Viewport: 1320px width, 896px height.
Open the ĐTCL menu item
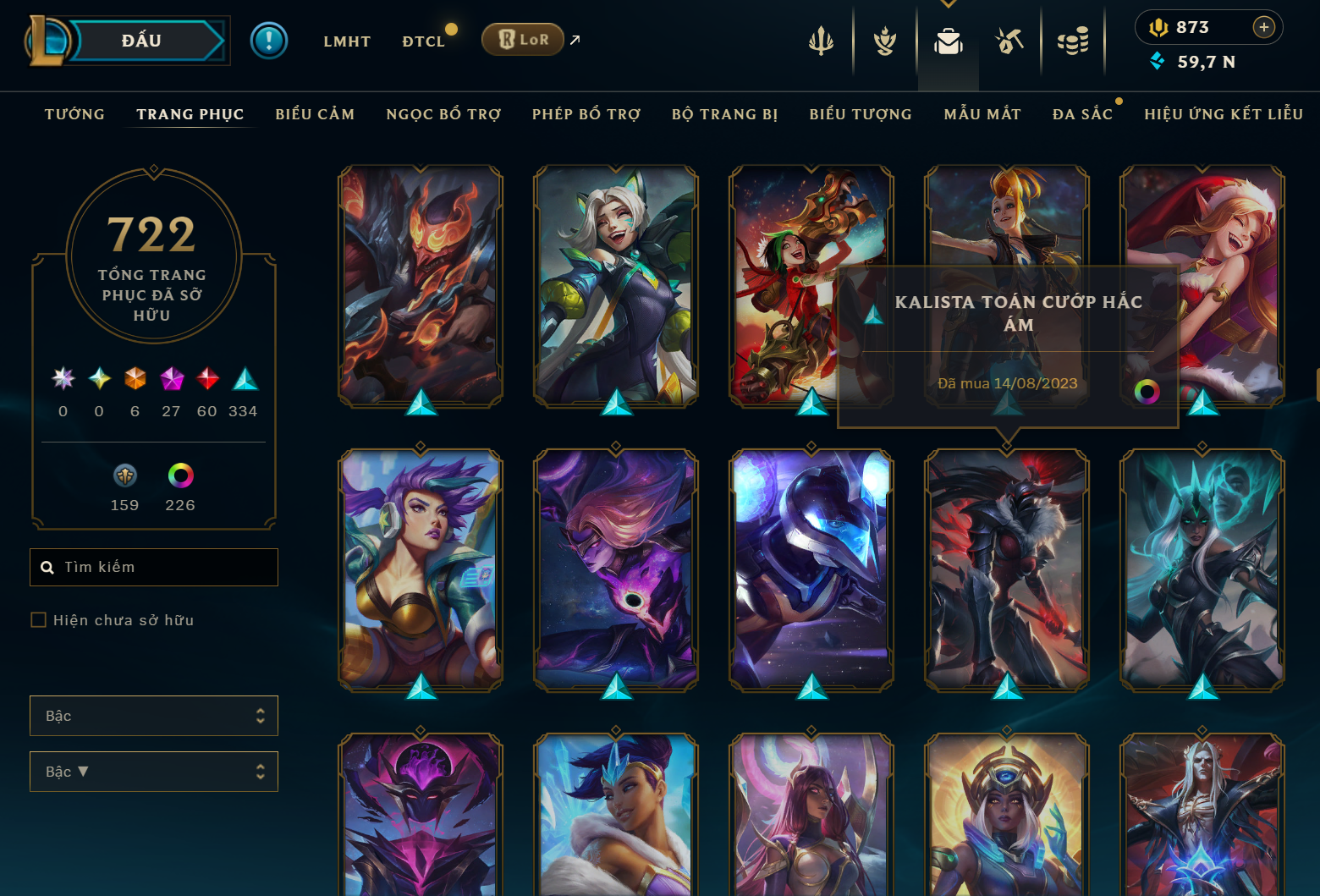pos(424,40)
